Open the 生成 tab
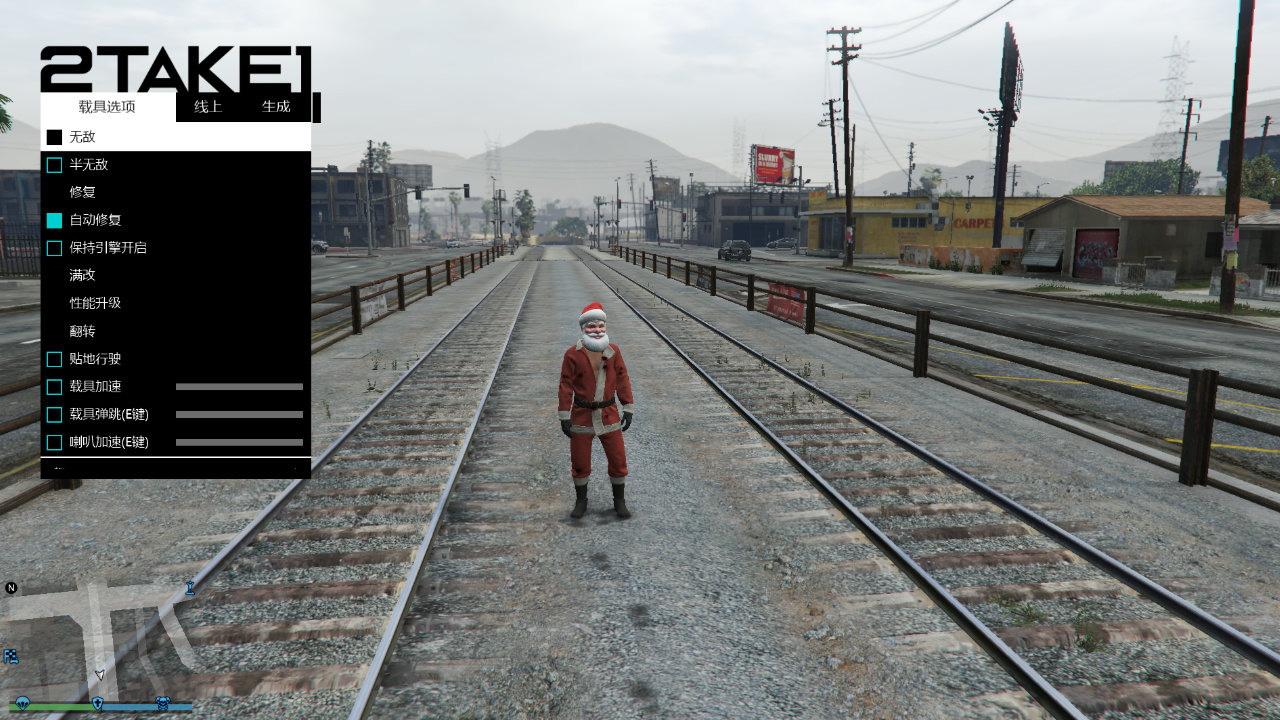Viewport: 1280px width, 720px height. pyautogui.click(x=276, y=107)
